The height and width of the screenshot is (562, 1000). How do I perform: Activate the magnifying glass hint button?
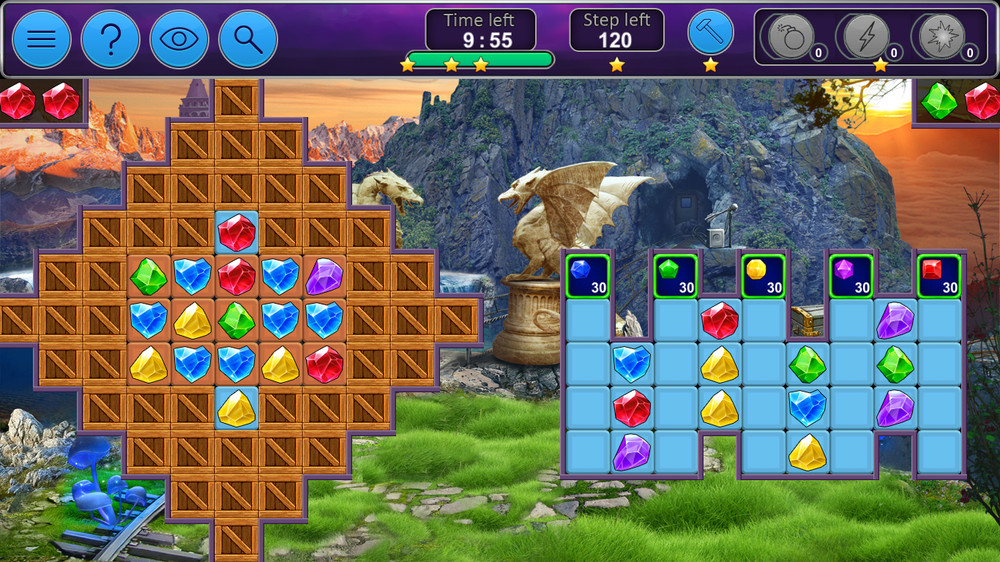click(x=248, y=39)
